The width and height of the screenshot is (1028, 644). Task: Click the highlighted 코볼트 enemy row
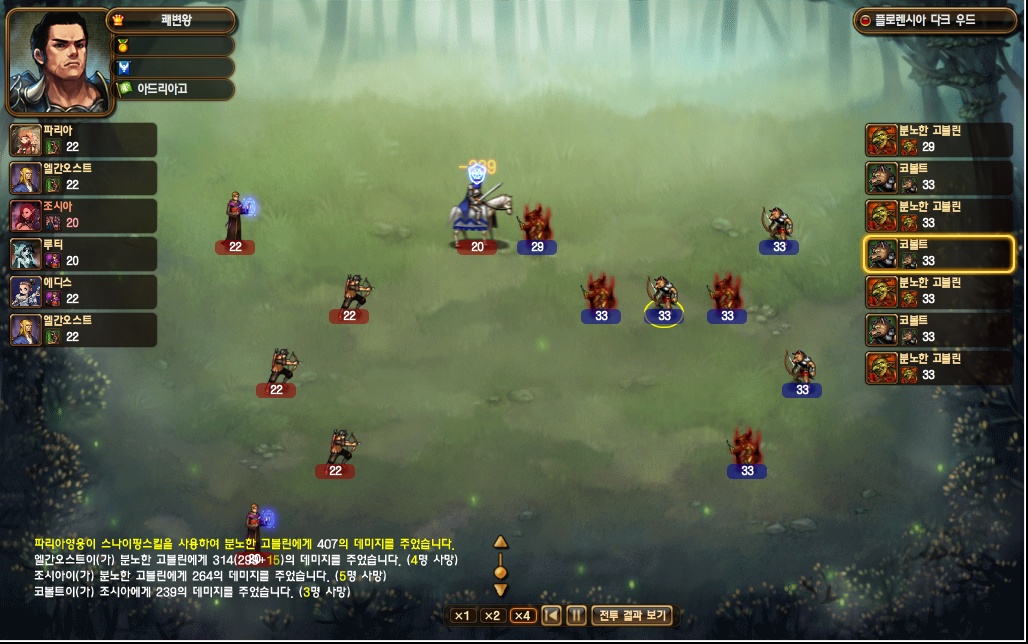[939, 253]
